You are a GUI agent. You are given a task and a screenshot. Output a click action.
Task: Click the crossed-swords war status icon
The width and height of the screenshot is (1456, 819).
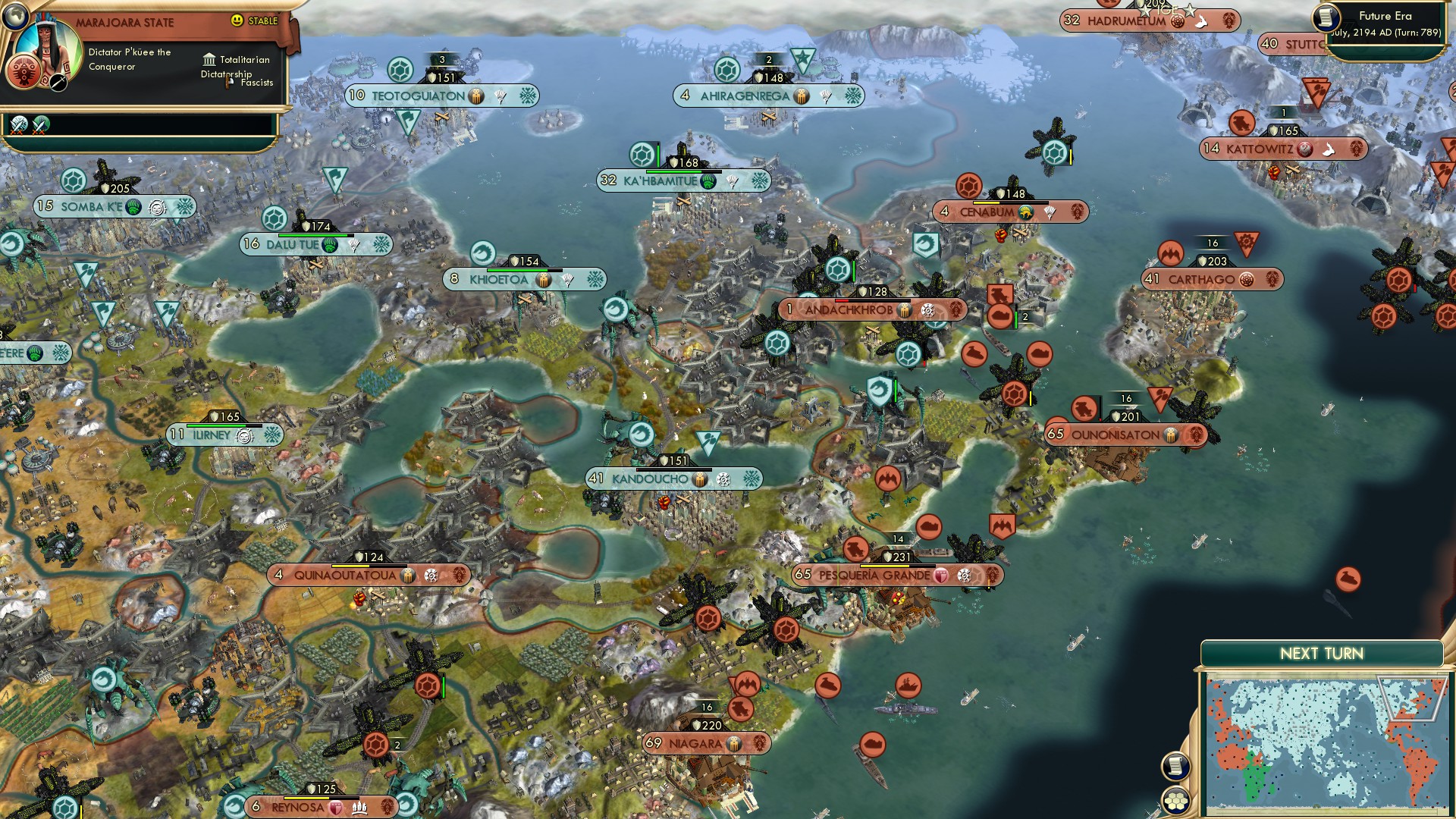(18, 126)
